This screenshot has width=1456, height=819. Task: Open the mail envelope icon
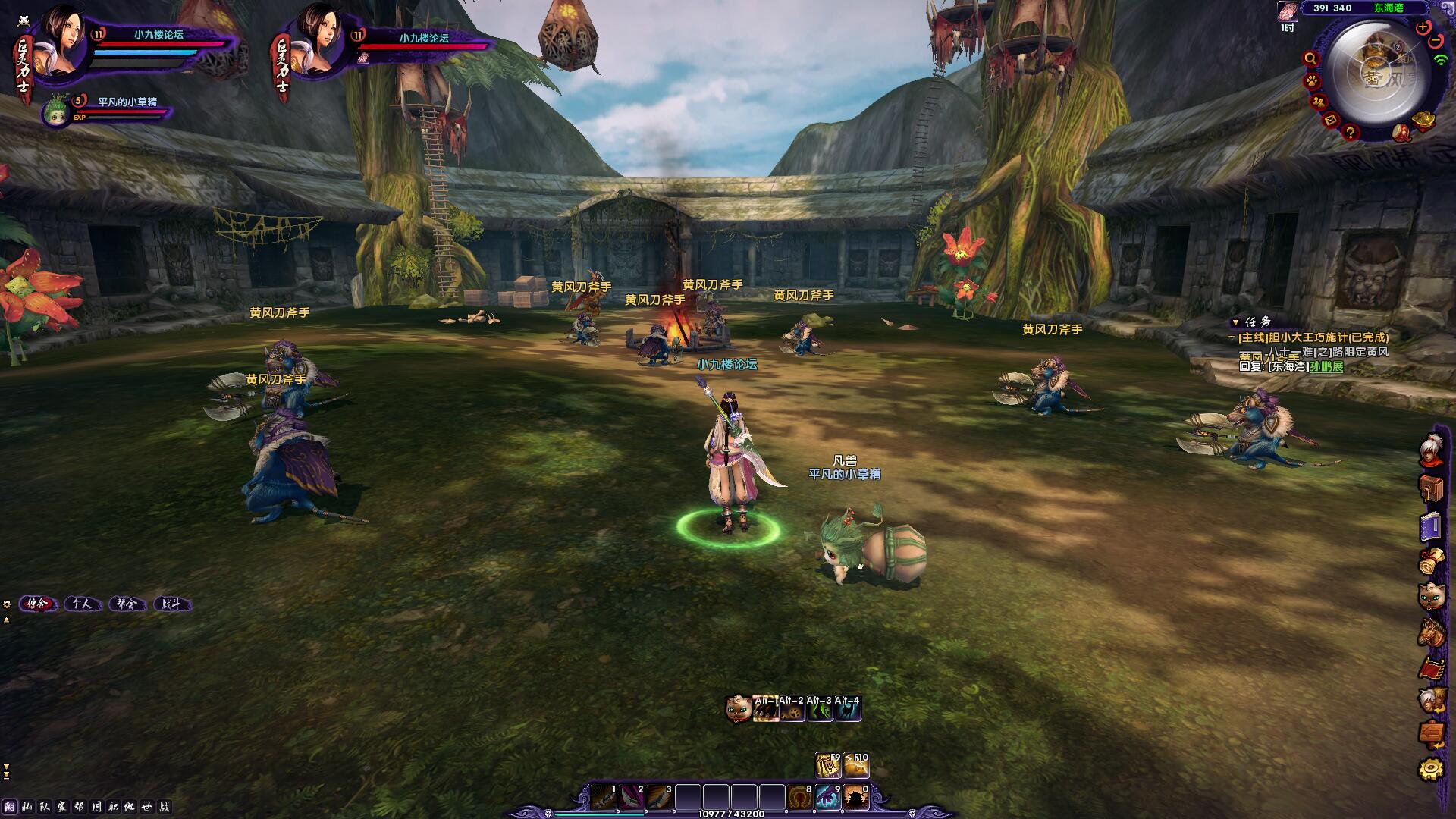(x=1331, y=121)
